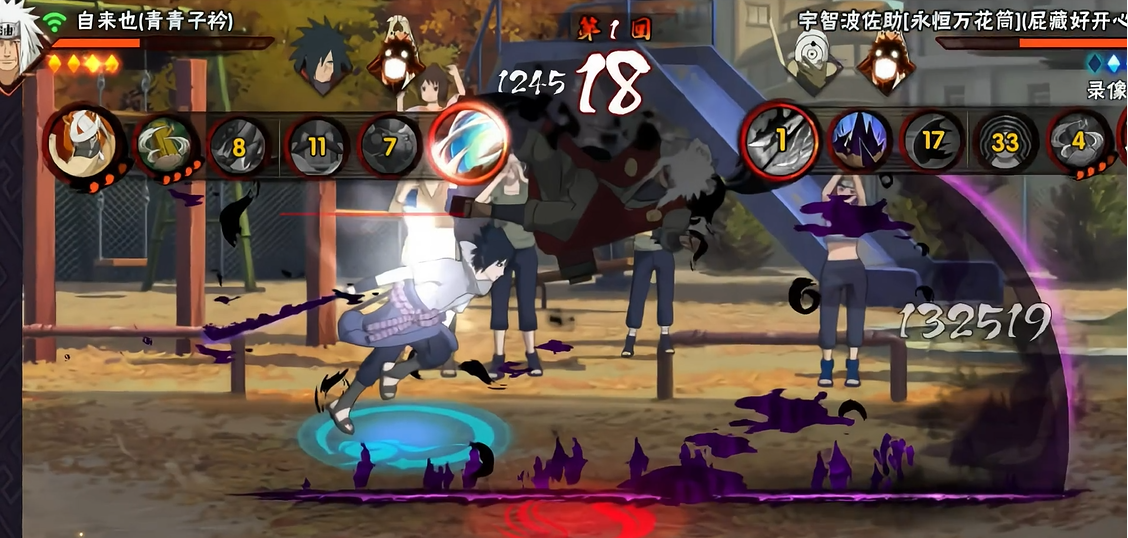Select Jiraiya's character portrait
This screenshot has width=1128, height=538.
click(x=18, y=40)
